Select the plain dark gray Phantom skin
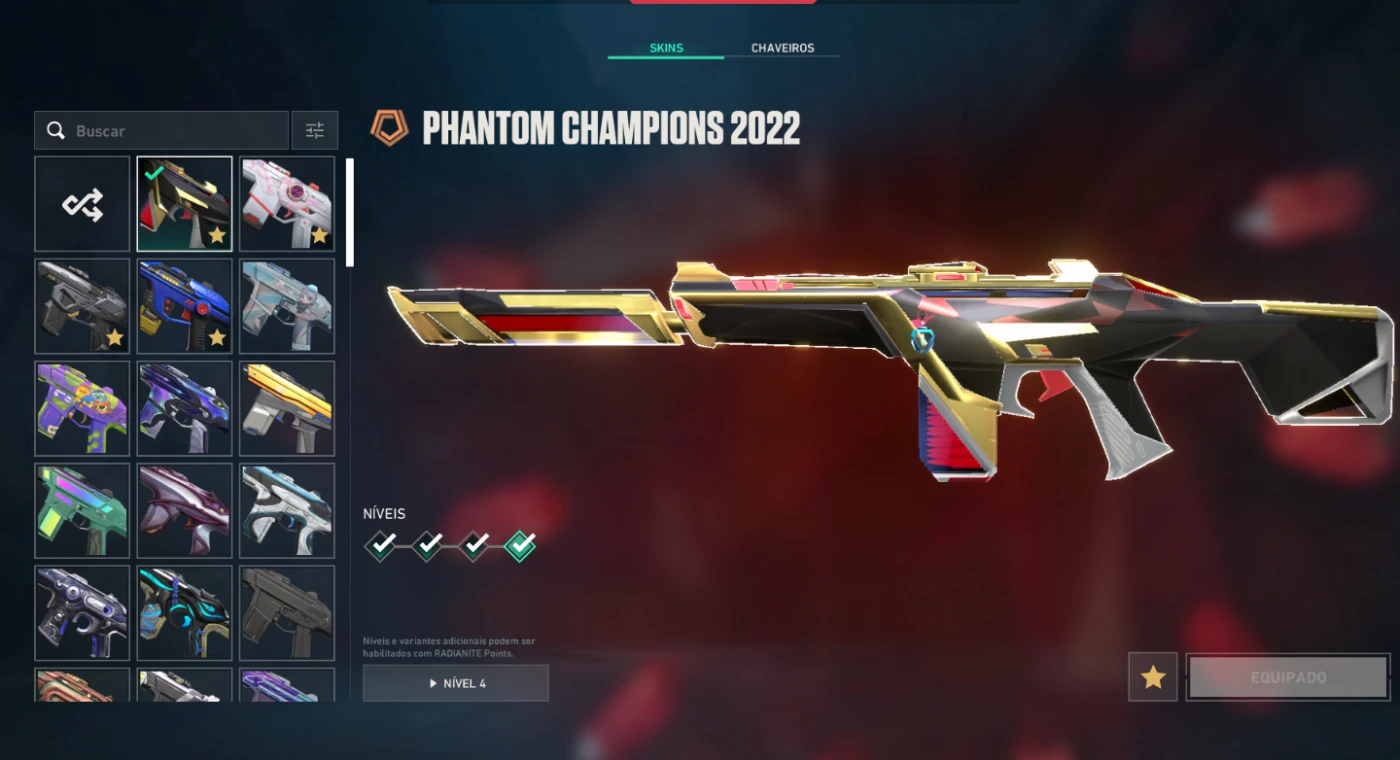The height and width of the screenshot is (760, 1400). 287,613
